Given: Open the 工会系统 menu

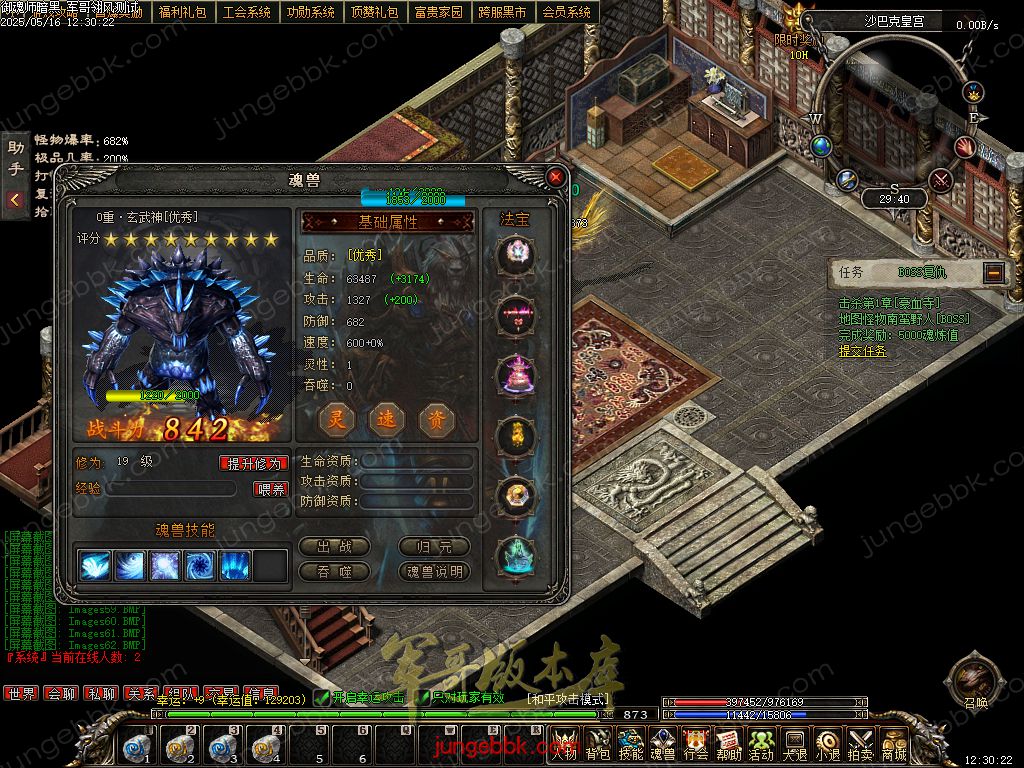Looking at the screenshot, I should (247, 13).
